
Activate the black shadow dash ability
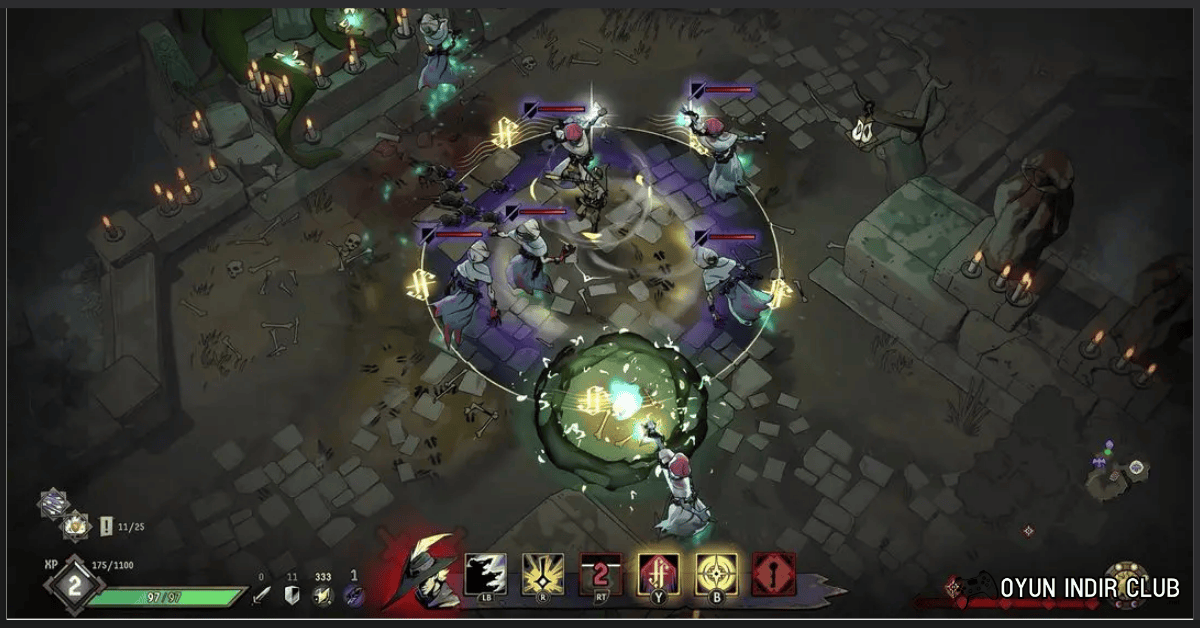pyautogui.click(x=486, y=574)
